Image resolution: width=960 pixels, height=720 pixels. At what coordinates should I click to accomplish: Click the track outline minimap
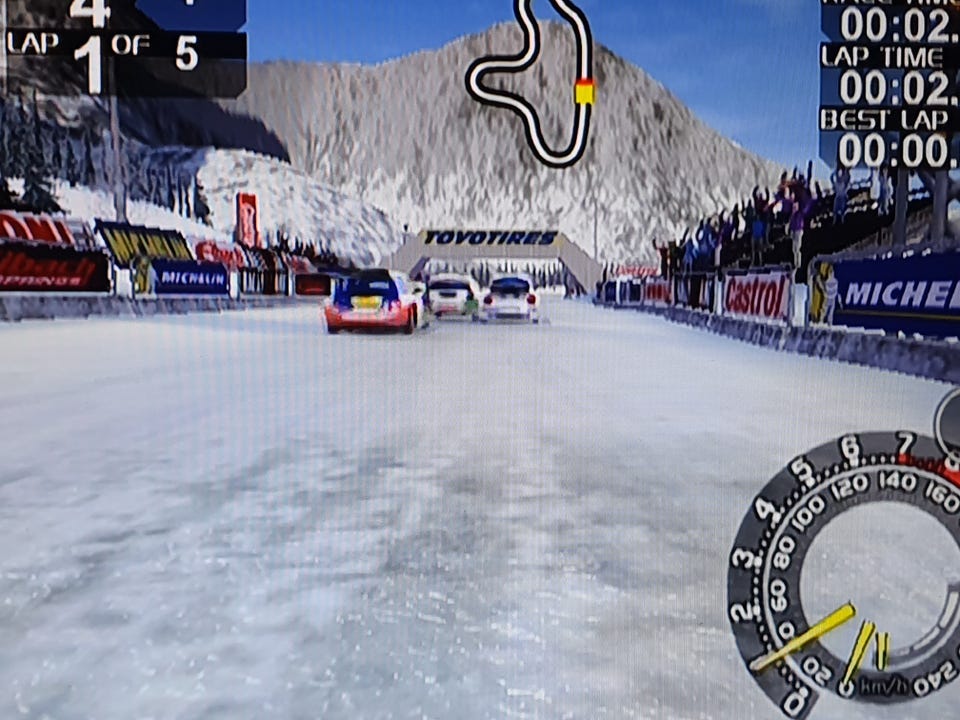(531, 82)
